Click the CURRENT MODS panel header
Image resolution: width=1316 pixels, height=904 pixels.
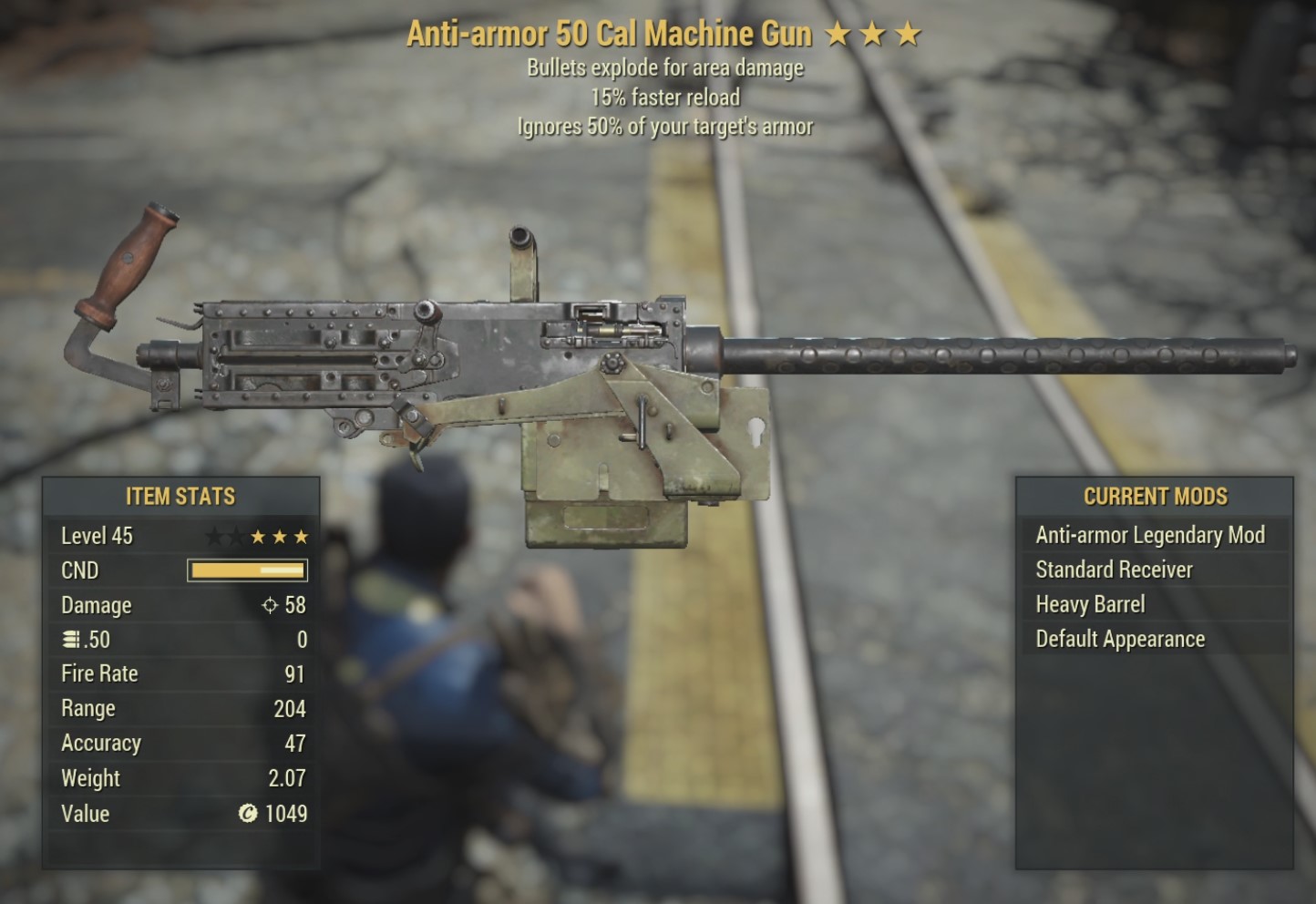tap(1155, 498)
